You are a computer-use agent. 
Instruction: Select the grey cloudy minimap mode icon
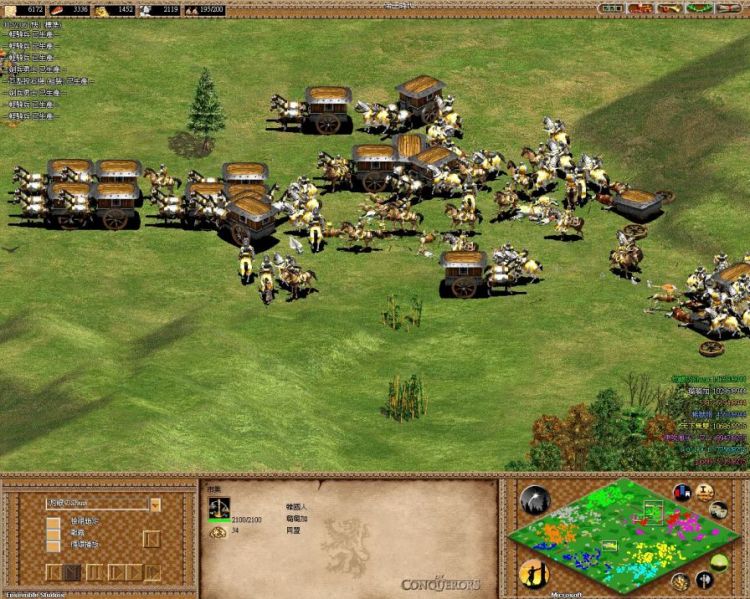pos(719,510)
